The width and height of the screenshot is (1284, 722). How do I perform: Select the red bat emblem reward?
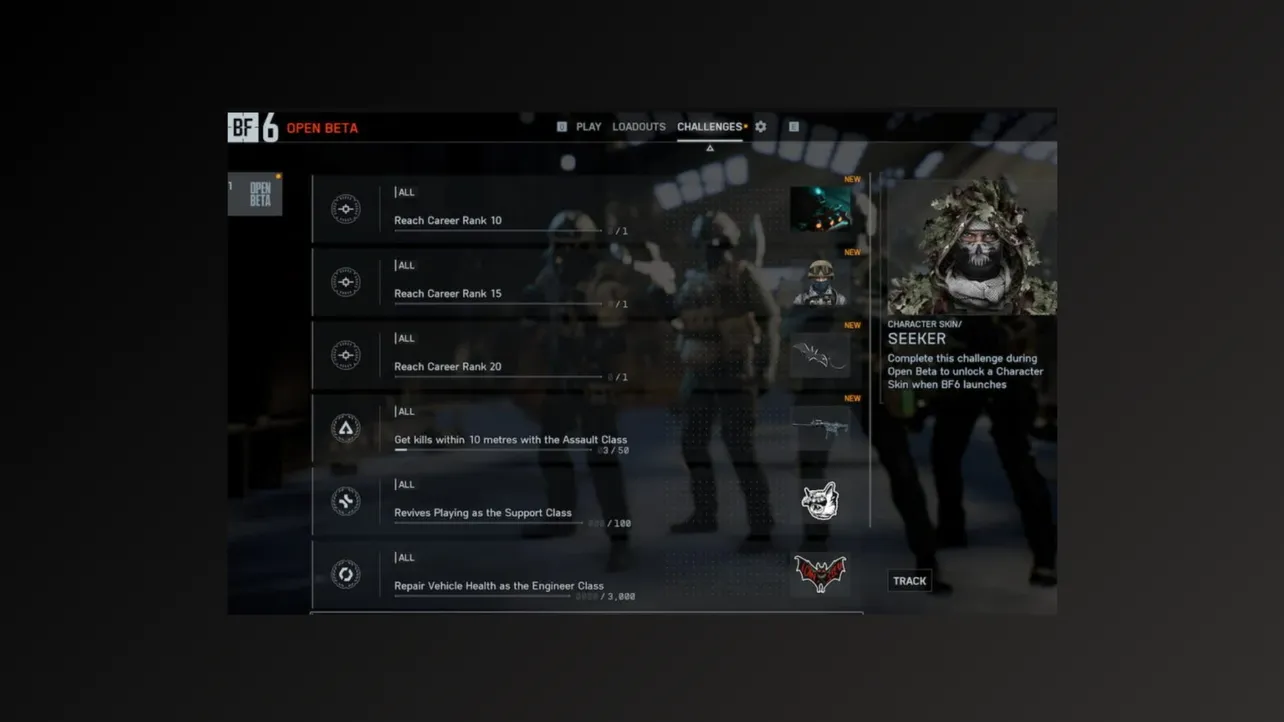(820, 571)
